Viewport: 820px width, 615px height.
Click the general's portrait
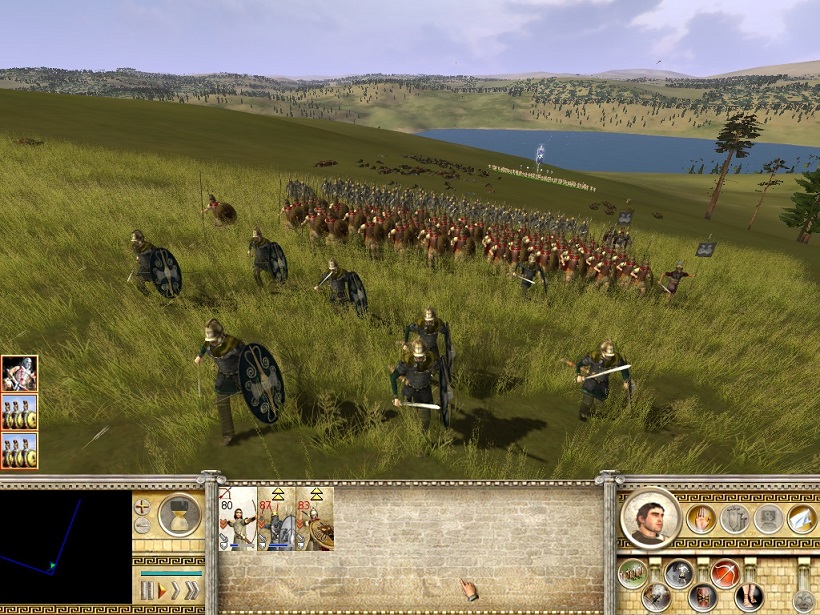(x=651, y=518)
